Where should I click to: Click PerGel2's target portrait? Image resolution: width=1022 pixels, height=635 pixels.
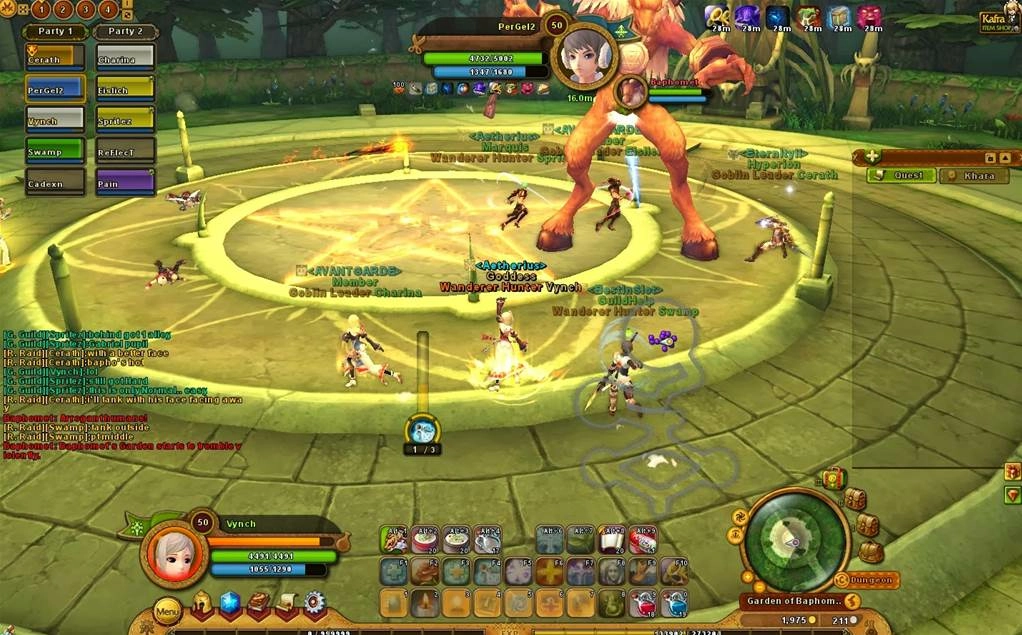585,56
